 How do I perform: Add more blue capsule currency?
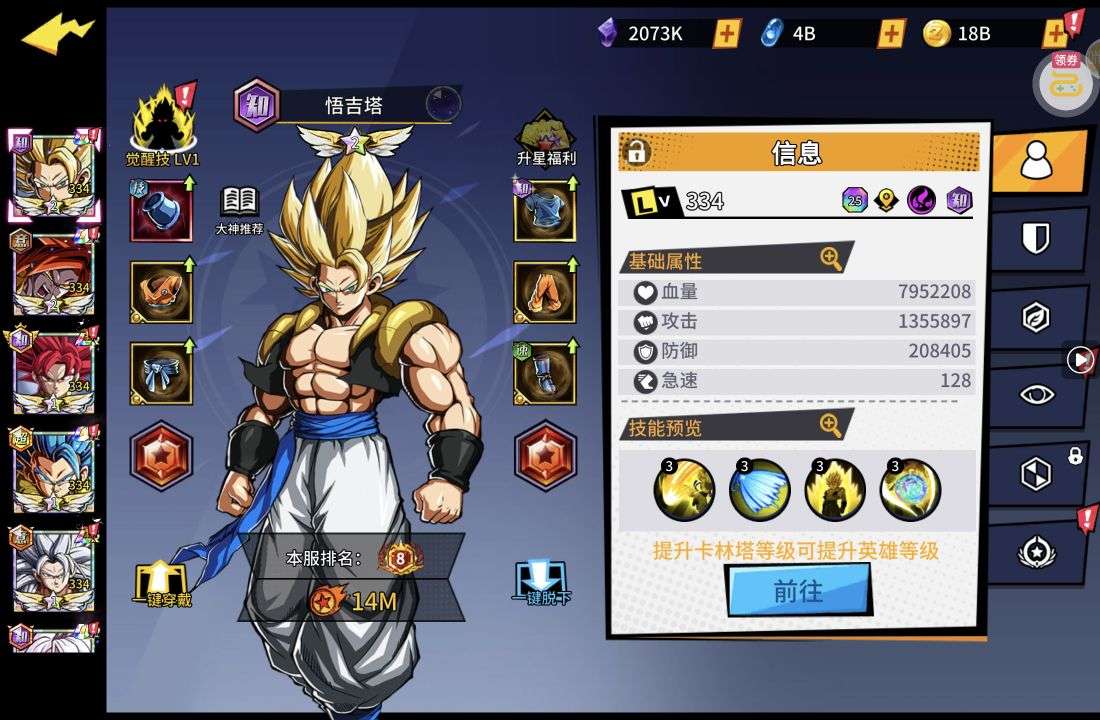click(x=891, y=33)
